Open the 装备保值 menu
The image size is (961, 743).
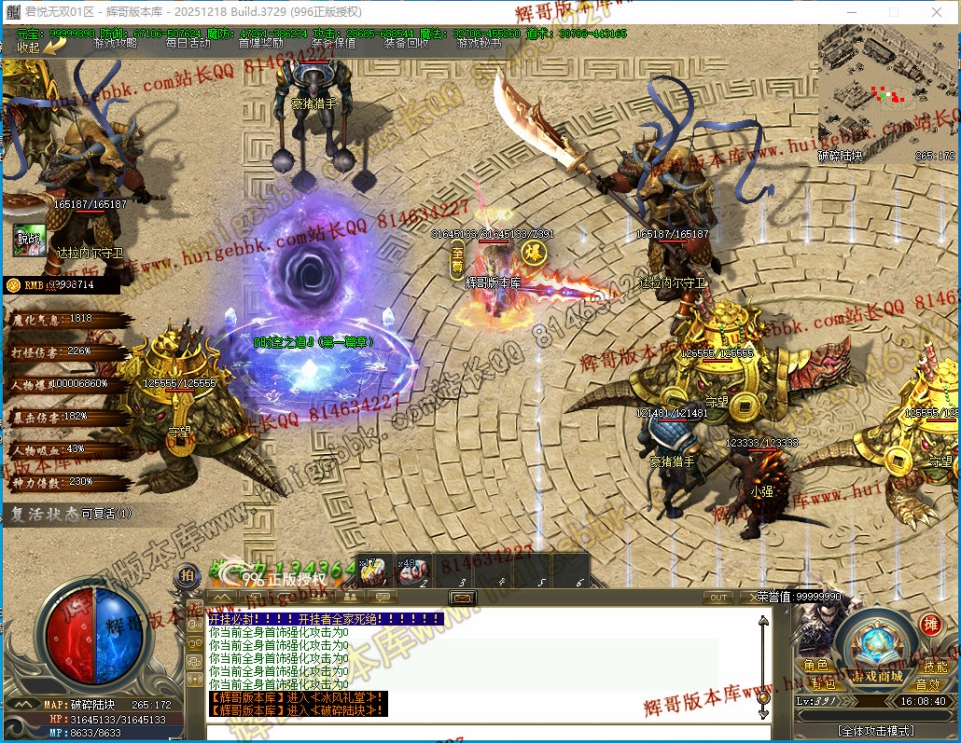333,43
